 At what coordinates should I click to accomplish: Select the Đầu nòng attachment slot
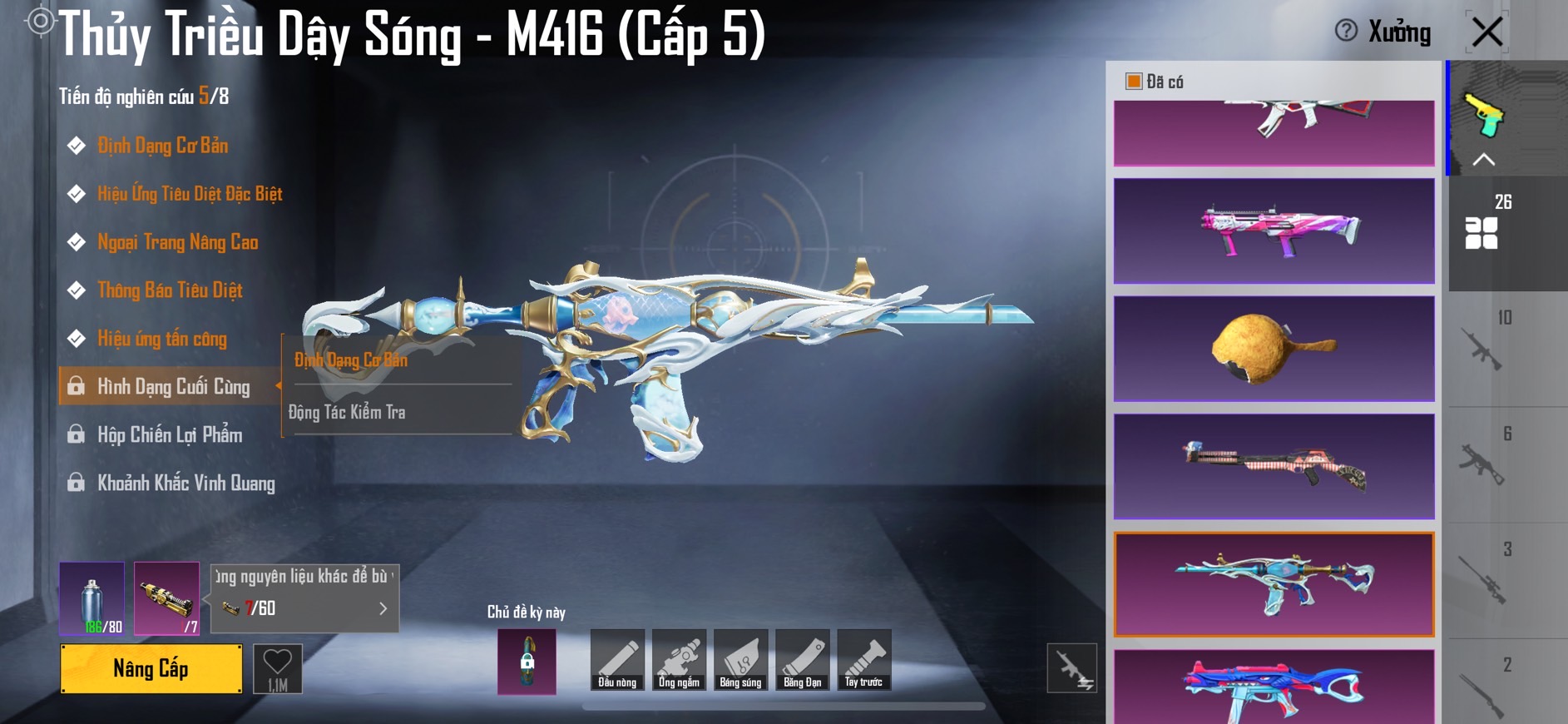(x=617, y=660)
